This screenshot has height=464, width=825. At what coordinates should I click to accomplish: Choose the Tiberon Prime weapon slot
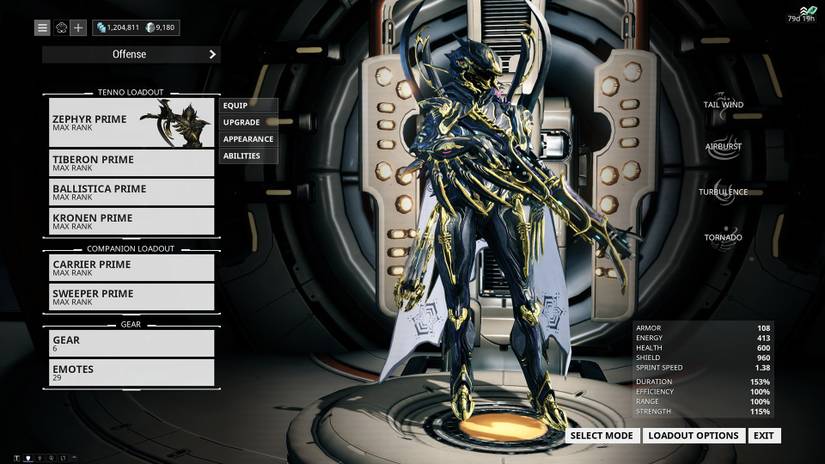pos(131,163)
